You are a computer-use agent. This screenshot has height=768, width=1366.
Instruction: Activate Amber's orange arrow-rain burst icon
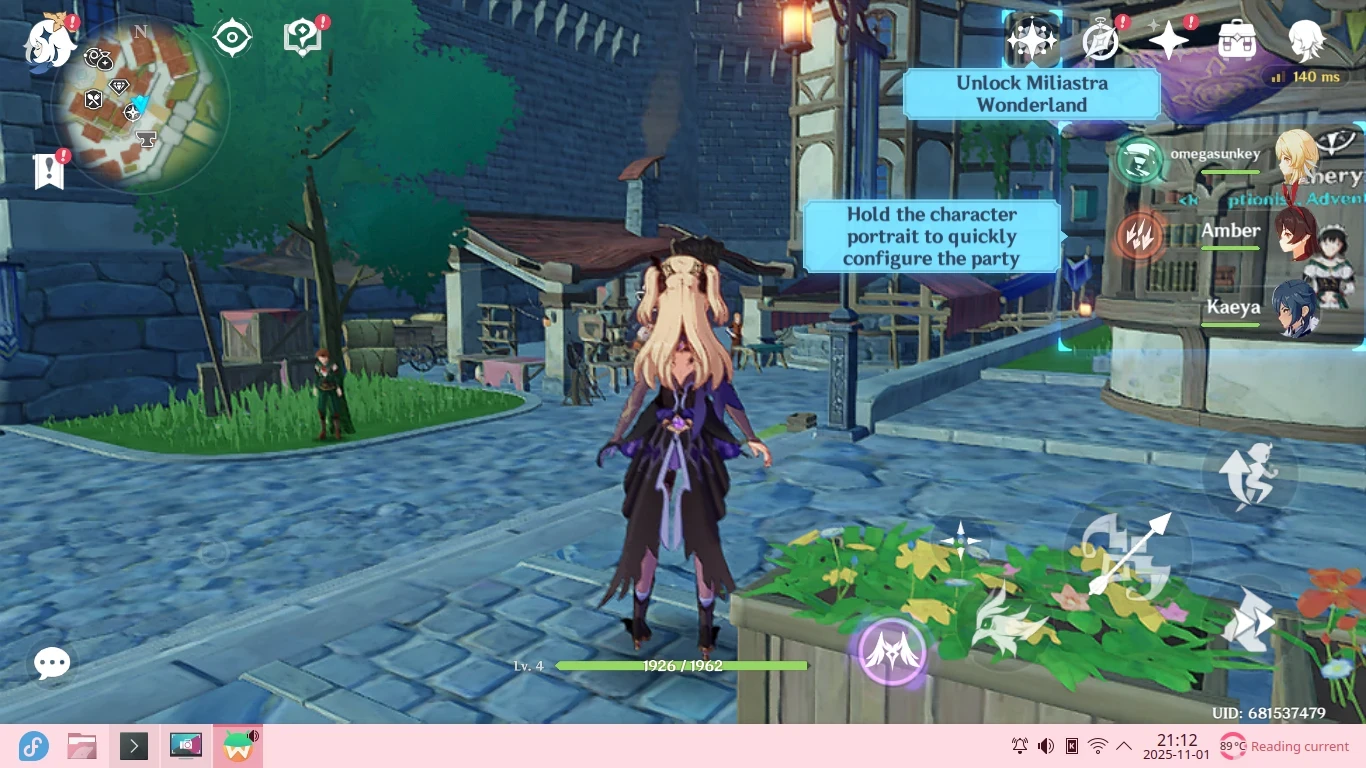pos(1140,236)
